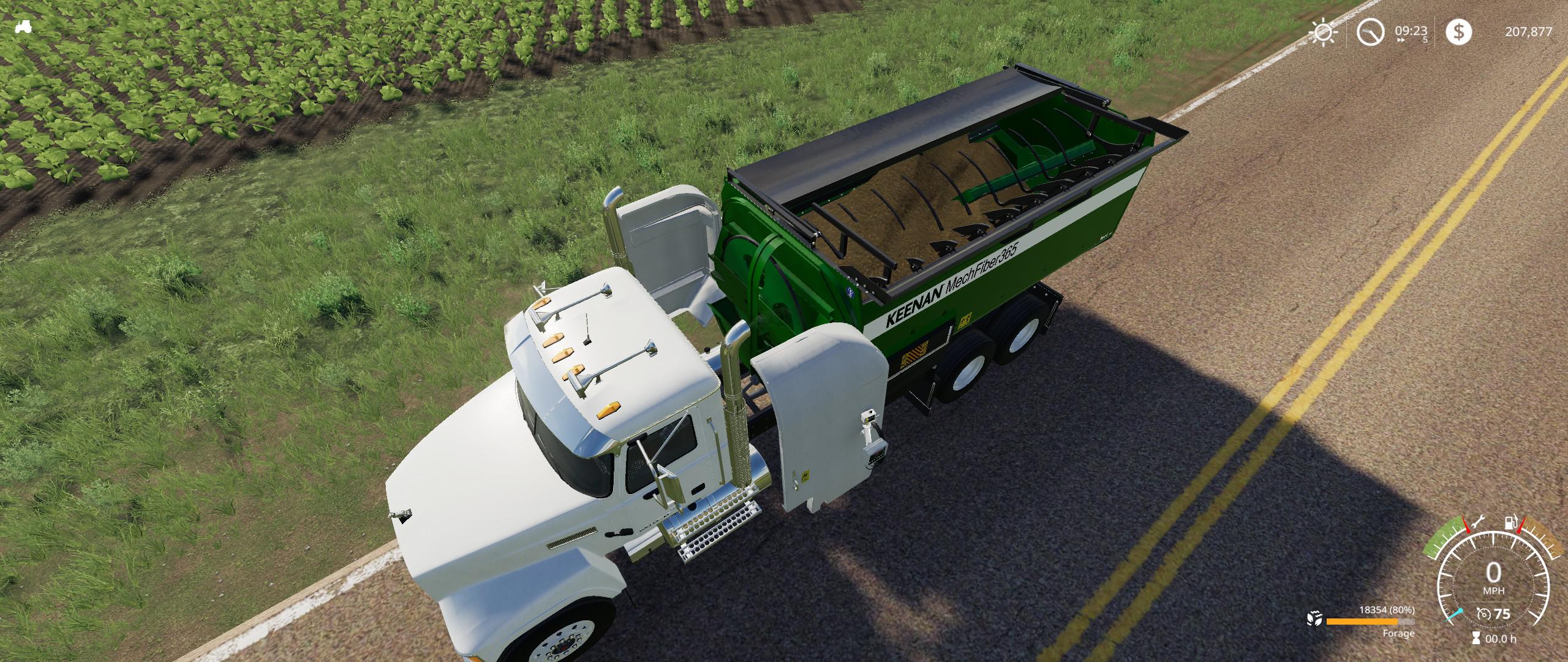Viewport: 1568px width, 662px height.
Task: Open the game clock icon
Action: 1371,32
